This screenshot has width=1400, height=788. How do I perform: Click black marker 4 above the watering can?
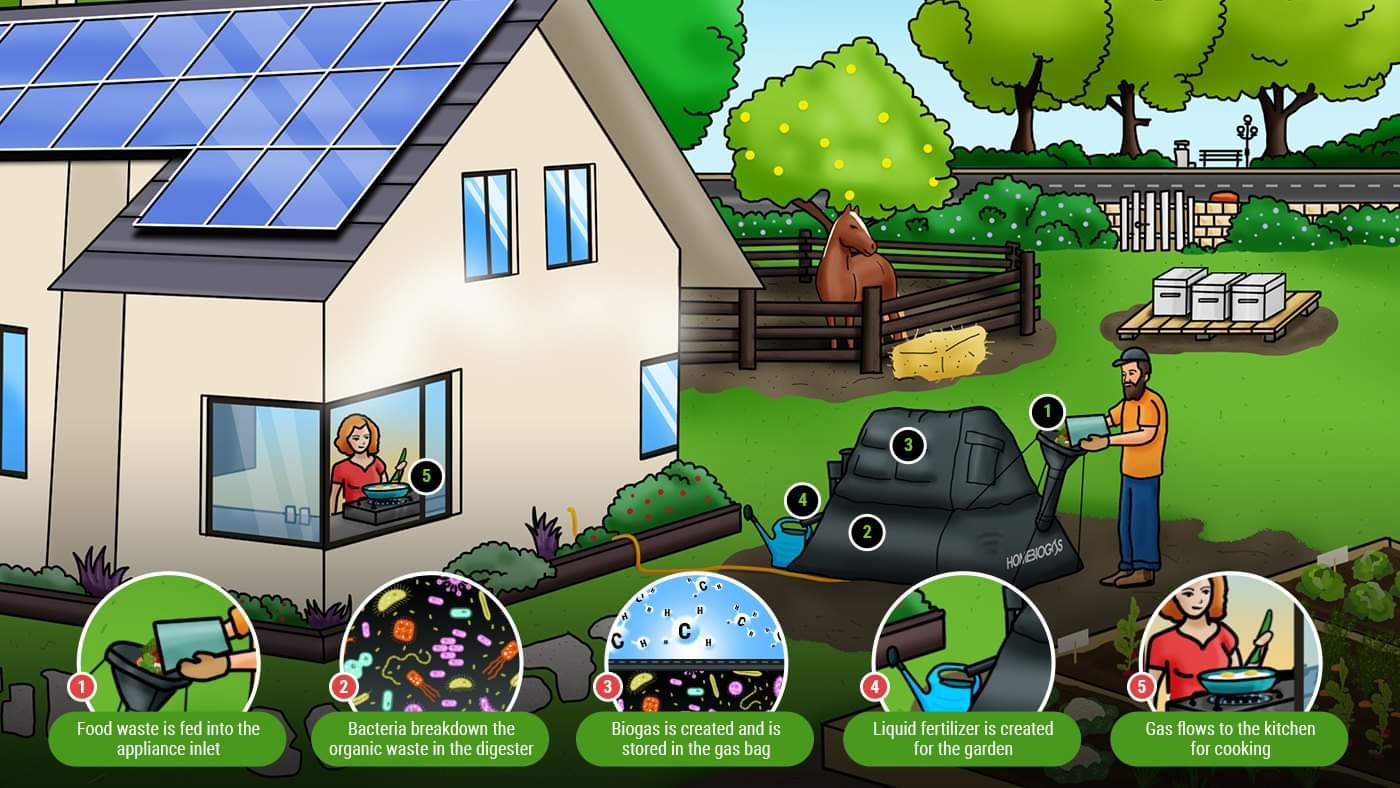tap(800, 497)
